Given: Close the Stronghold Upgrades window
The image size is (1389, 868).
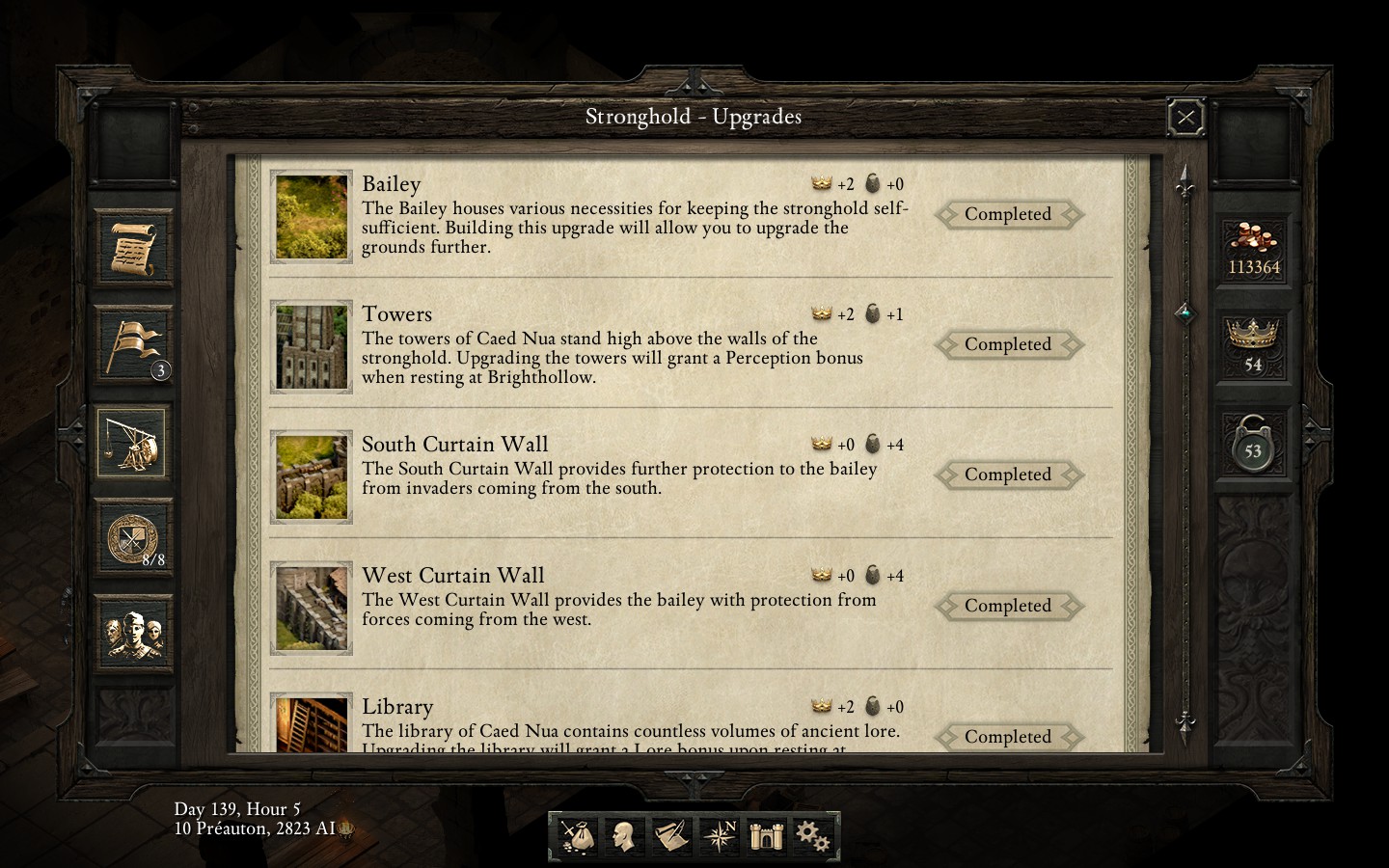Looking at the screenshot, I should 1185,118.
